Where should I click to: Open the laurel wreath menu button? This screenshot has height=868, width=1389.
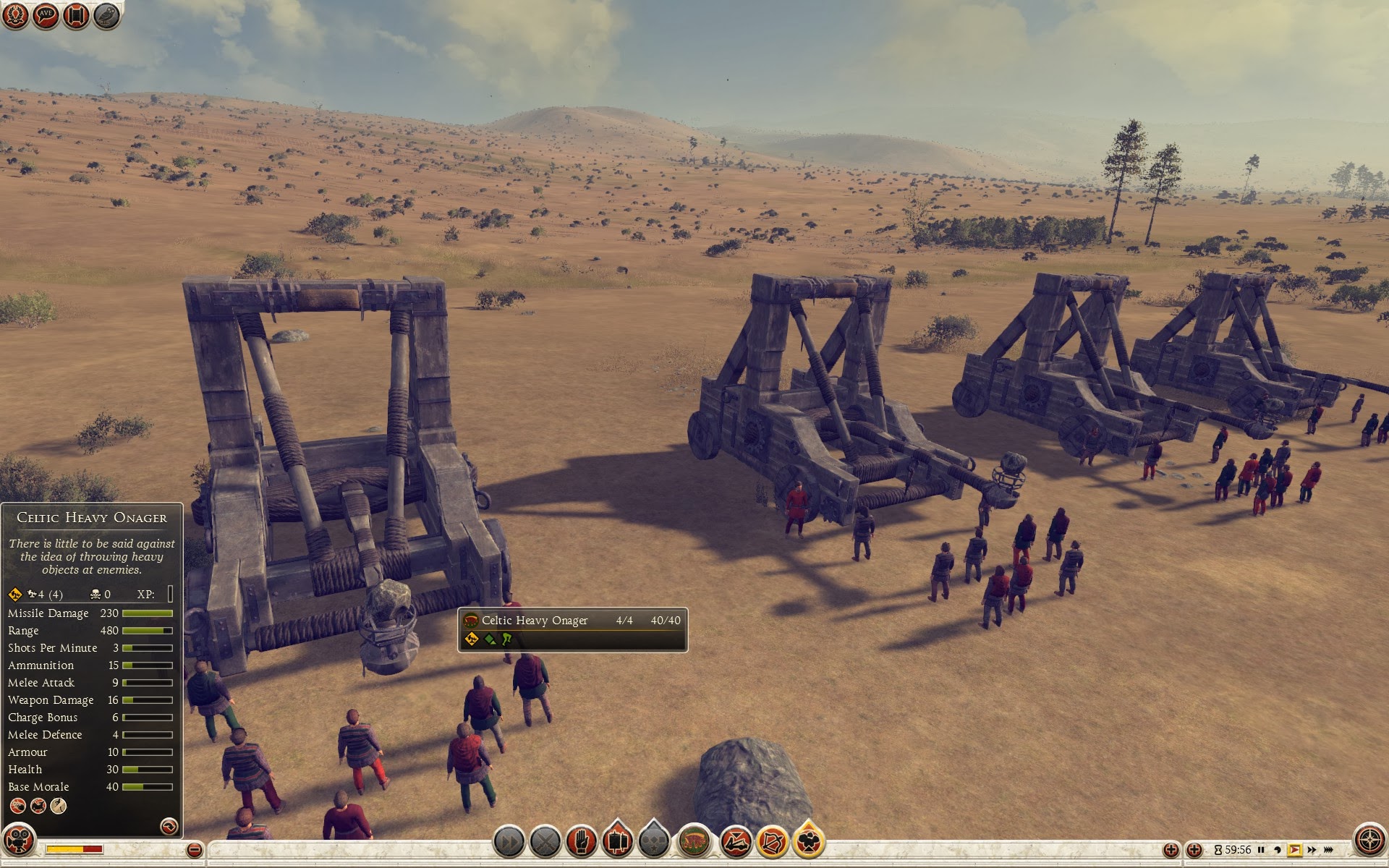(x=16, y=16)
